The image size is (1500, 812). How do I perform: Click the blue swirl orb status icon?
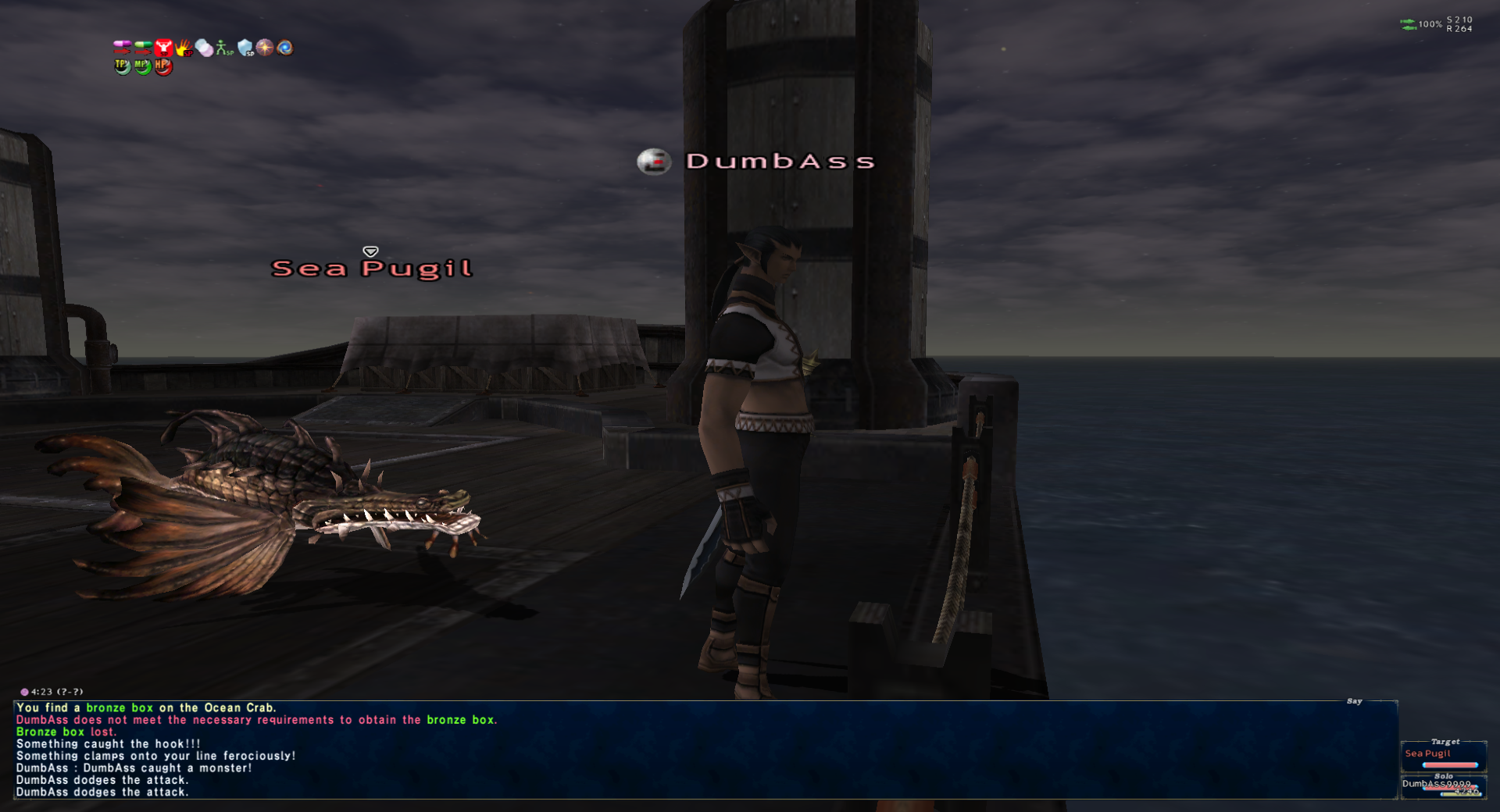point(285,48)
